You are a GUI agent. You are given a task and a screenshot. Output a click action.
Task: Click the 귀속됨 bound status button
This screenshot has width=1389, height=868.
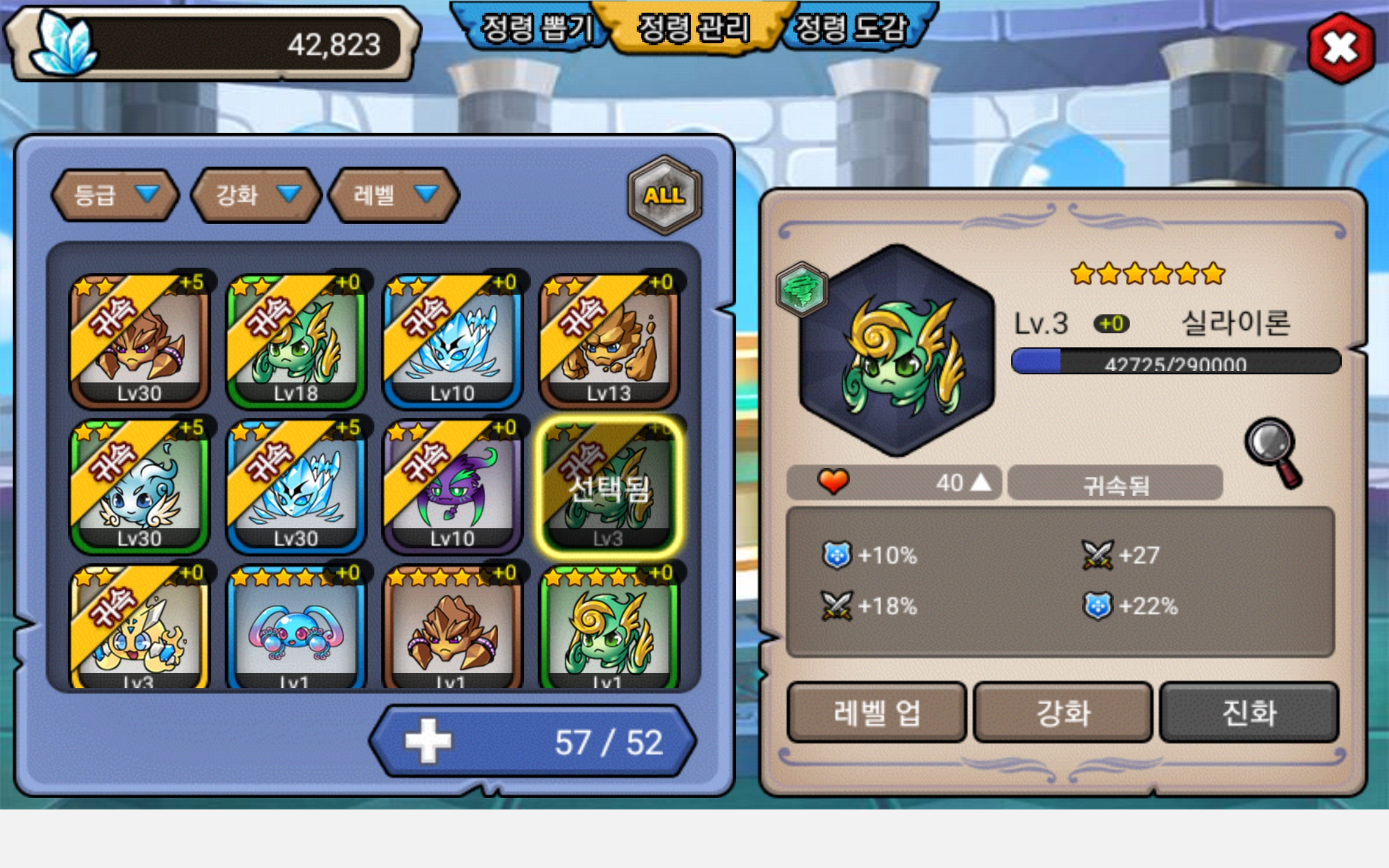pos(1115,484)
